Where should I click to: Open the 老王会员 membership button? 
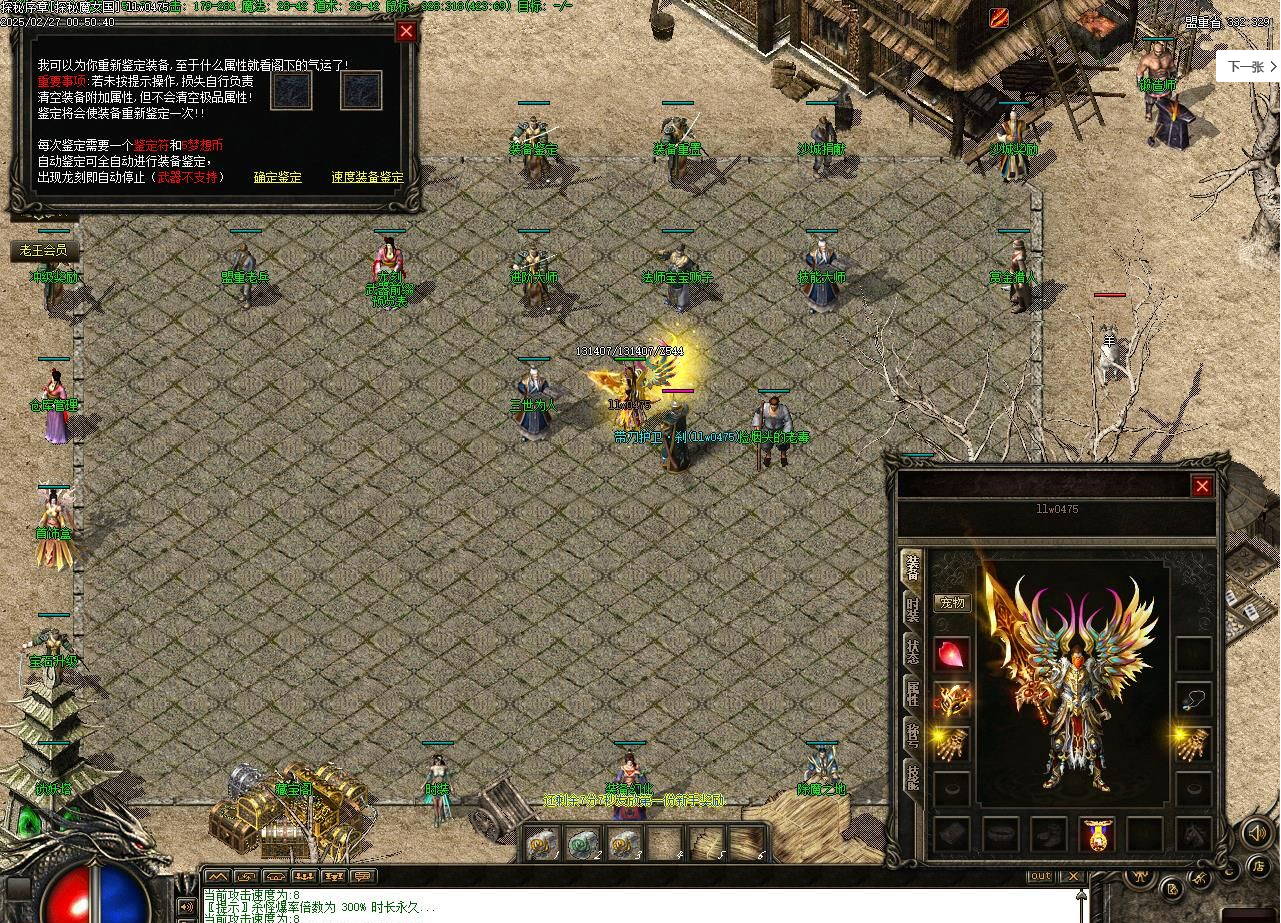click(44, 250)
